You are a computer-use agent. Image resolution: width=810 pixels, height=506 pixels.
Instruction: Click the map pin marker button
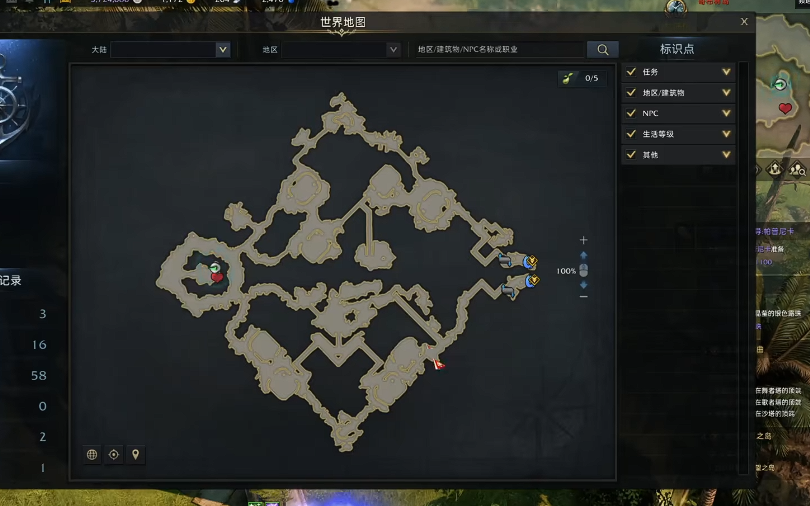point(136,455)
